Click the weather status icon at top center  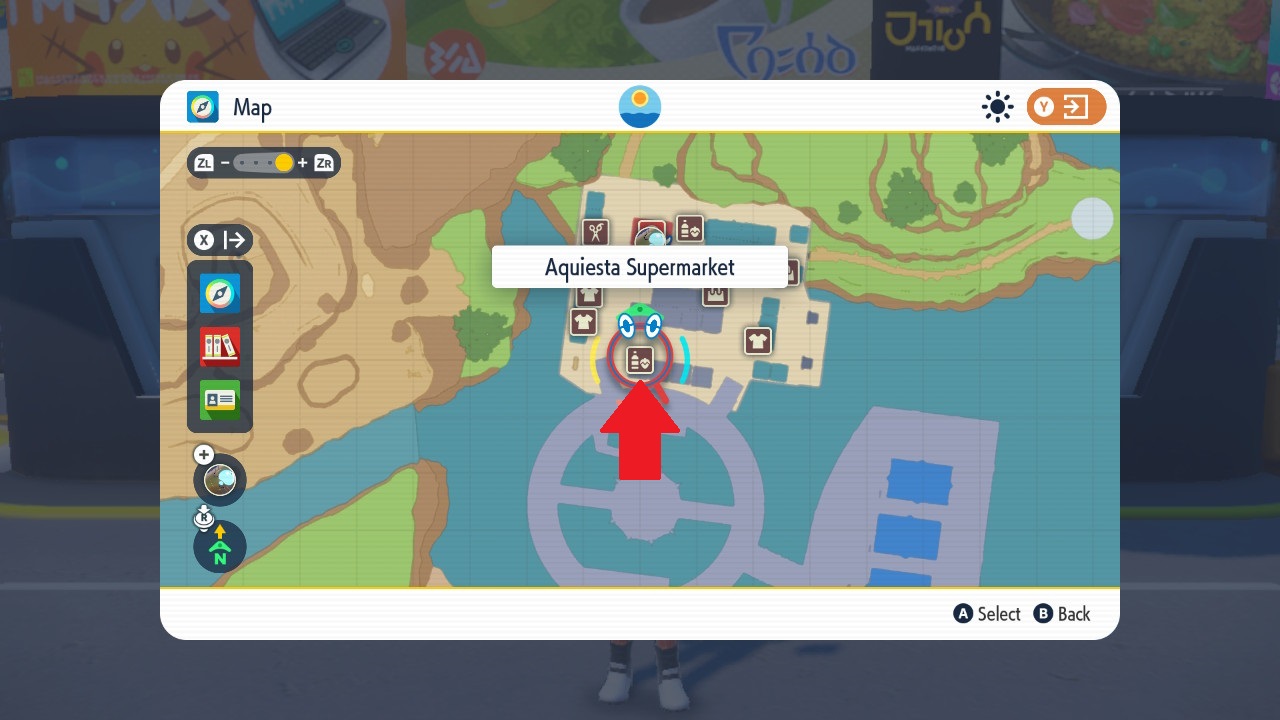639,106
